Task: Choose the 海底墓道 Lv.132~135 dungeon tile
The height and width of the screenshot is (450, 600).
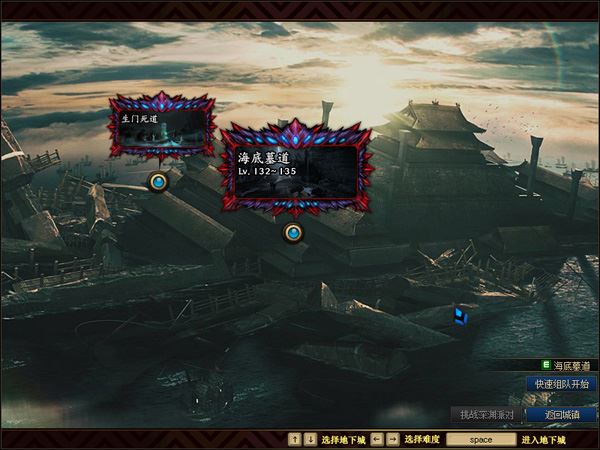Action: (297, 167)
